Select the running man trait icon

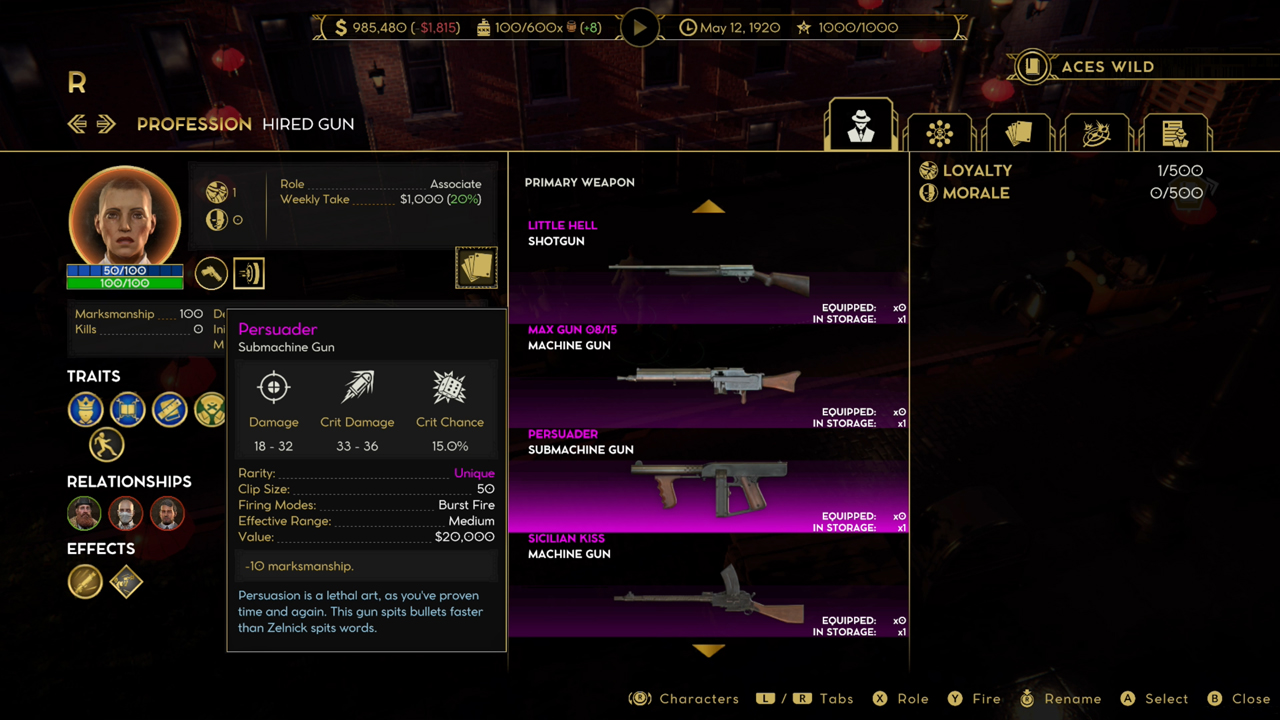[x=107, y=445]
